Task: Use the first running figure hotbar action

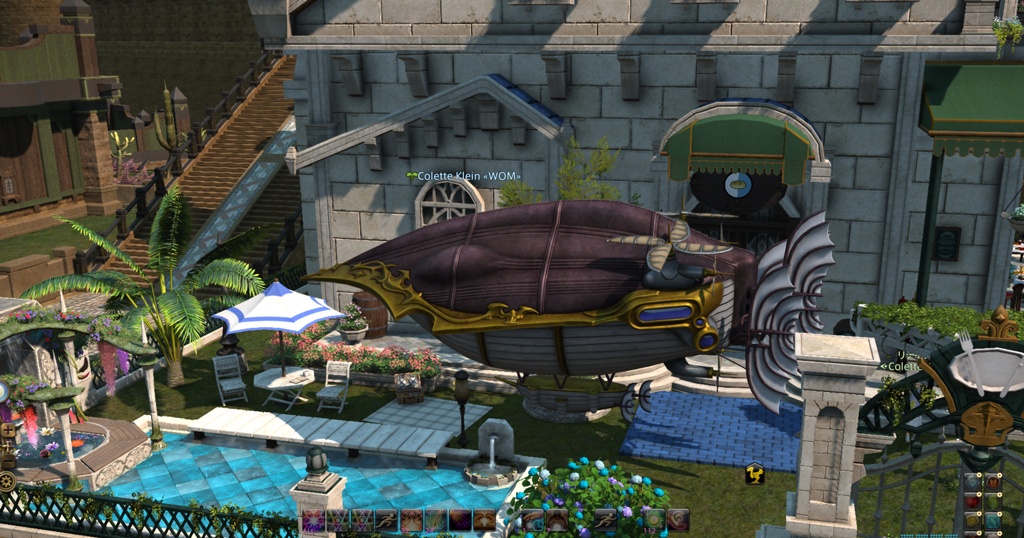Action: point(386,520)
